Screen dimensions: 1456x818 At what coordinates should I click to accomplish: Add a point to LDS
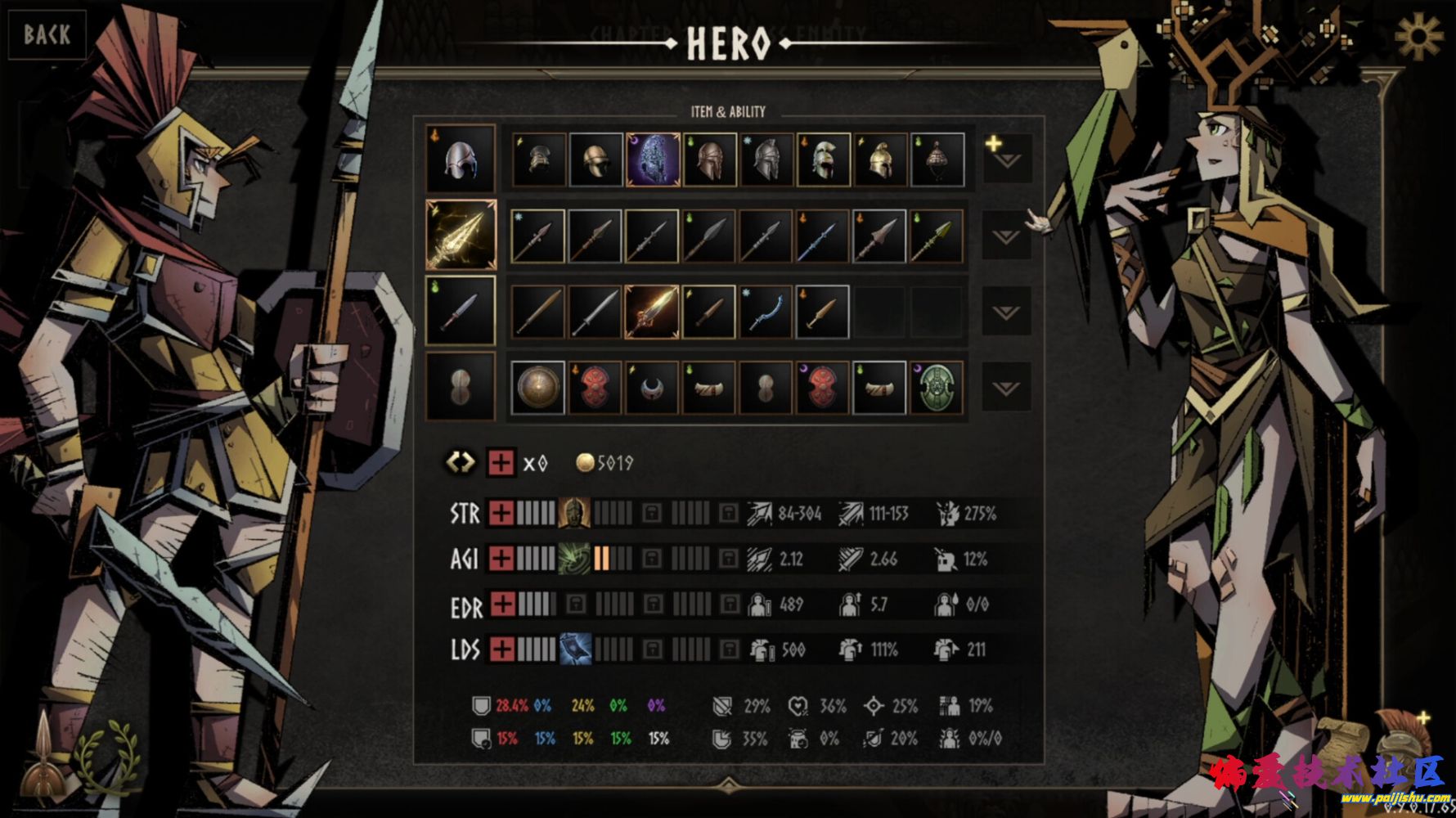pyautogui.click(x=501, y=649)
